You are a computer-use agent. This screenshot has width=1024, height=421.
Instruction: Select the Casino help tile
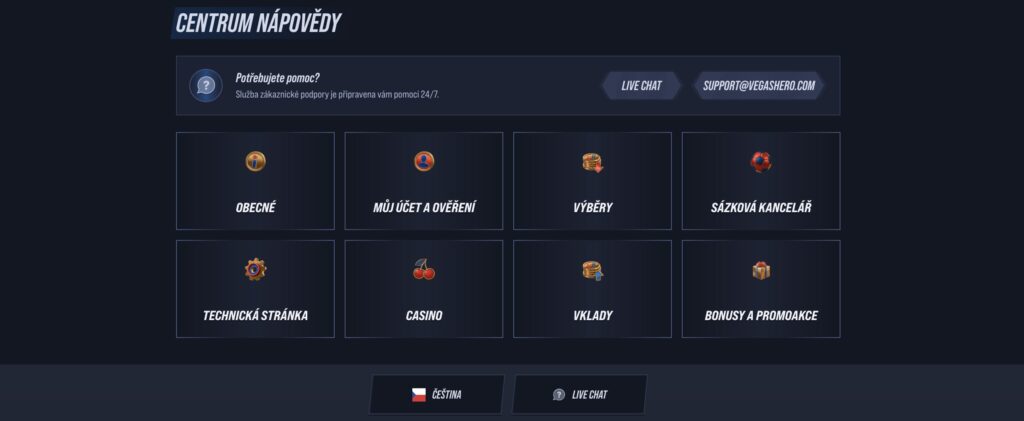pos(424,289)
